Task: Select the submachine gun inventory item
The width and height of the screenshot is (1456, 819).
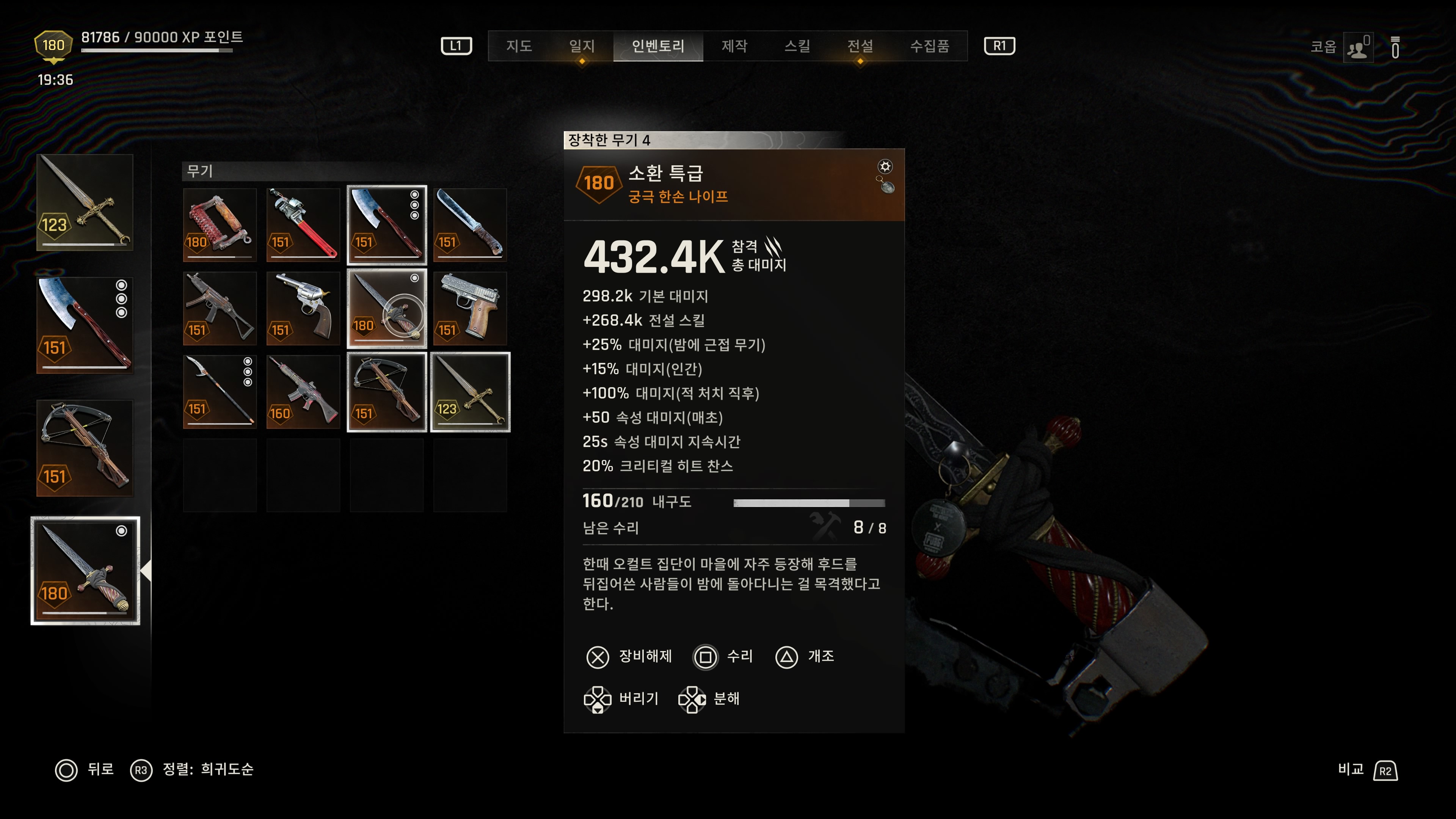Action: click(220, 308)
